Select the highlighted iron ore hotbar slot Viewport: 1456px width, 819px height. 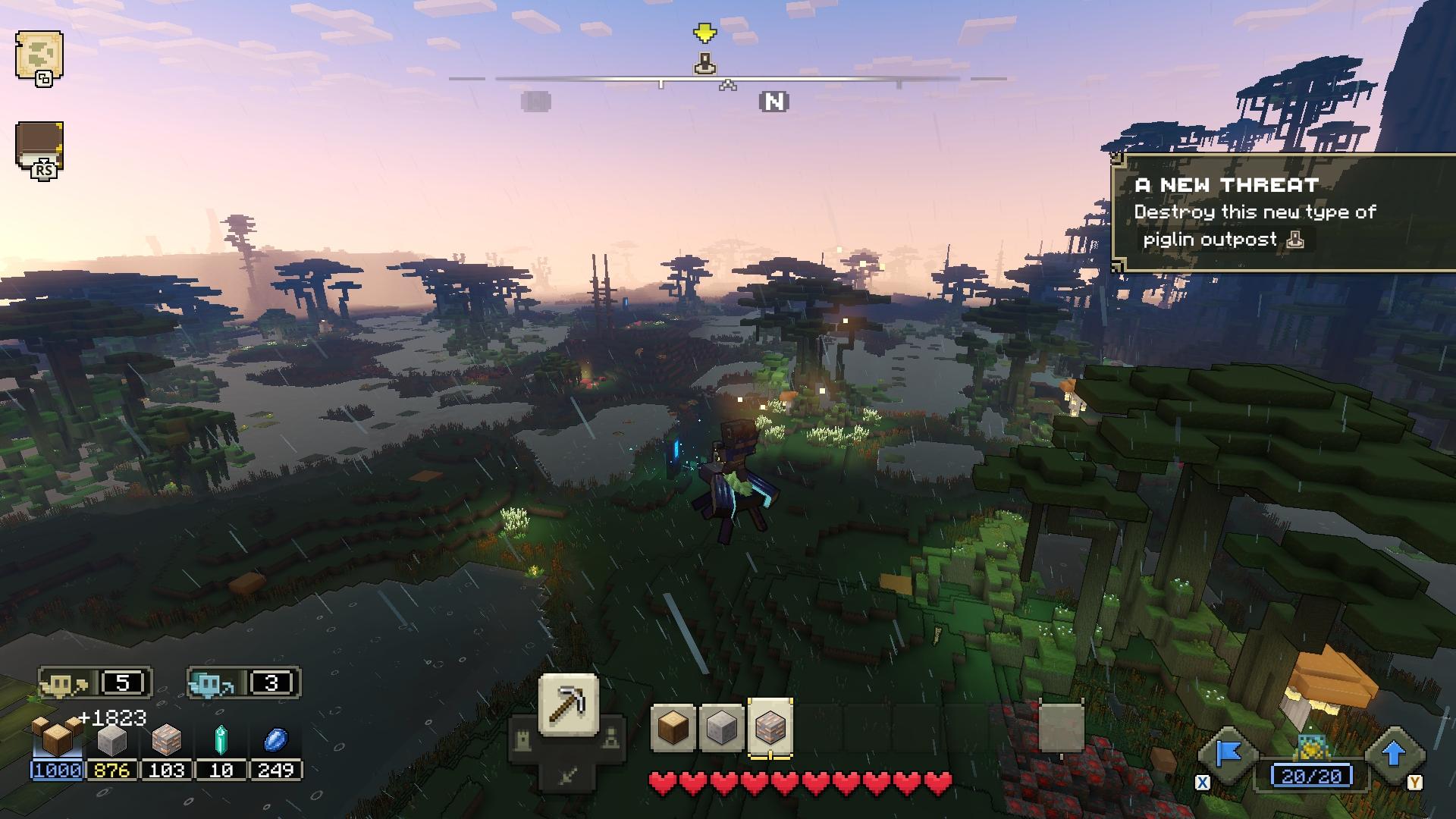[770, 728]
